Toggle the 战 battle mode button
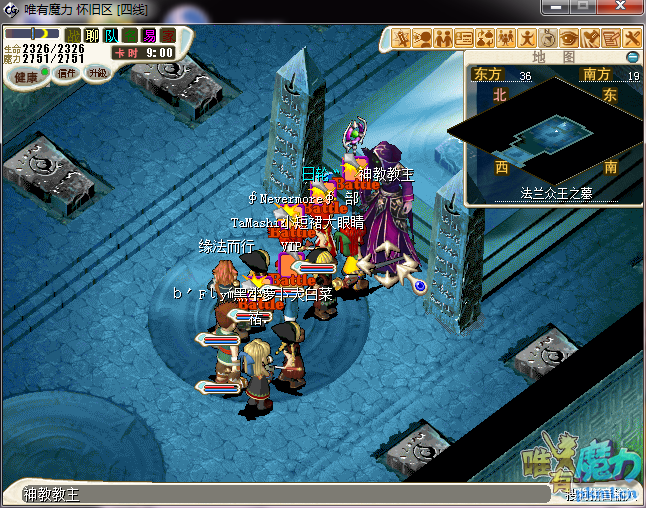 pos(72,36)
